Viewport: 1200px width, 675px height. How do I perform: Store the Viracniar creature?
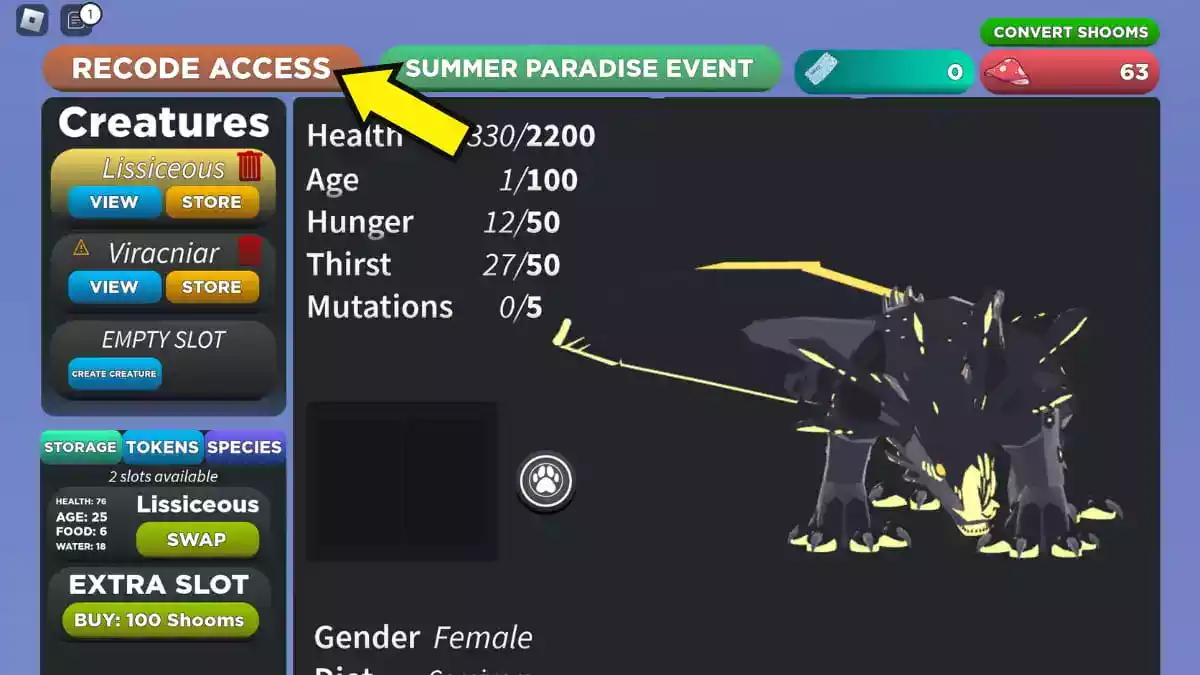pyautogui.click(x=211, y=287)
